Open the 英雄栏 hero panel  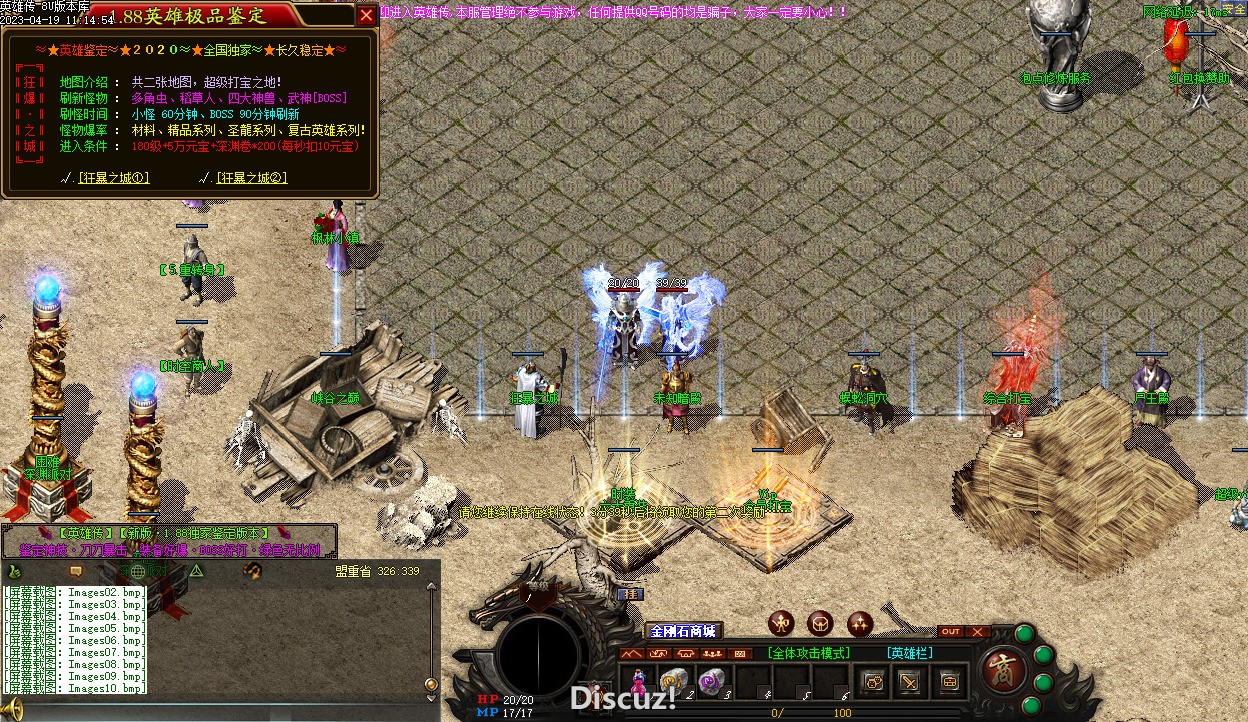point(910,653)
